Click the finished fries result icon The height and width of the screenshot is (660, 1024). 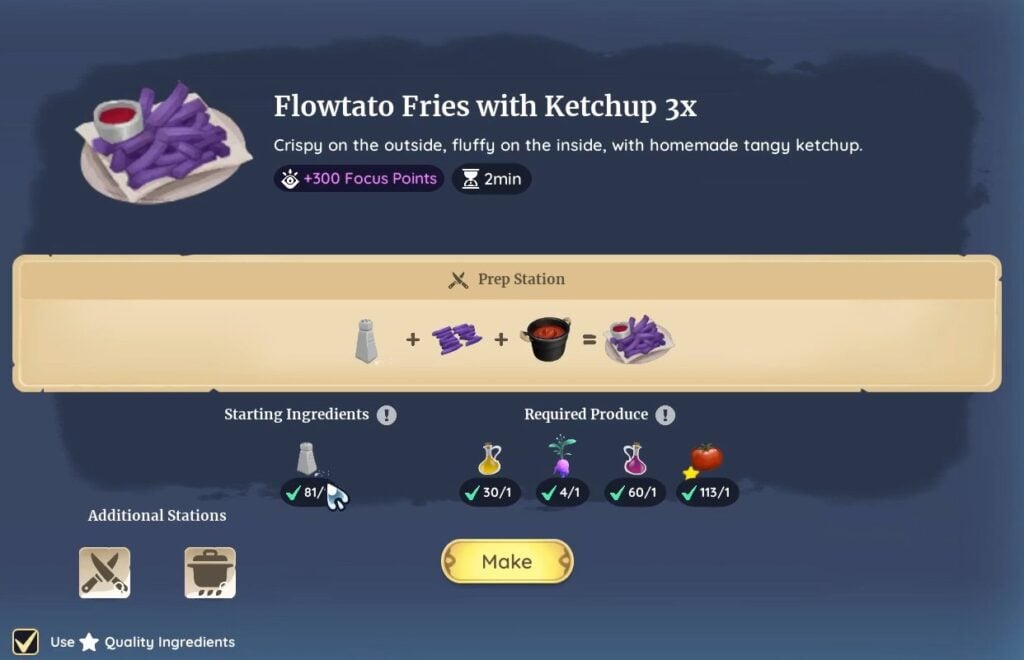(x=640, y=340)
